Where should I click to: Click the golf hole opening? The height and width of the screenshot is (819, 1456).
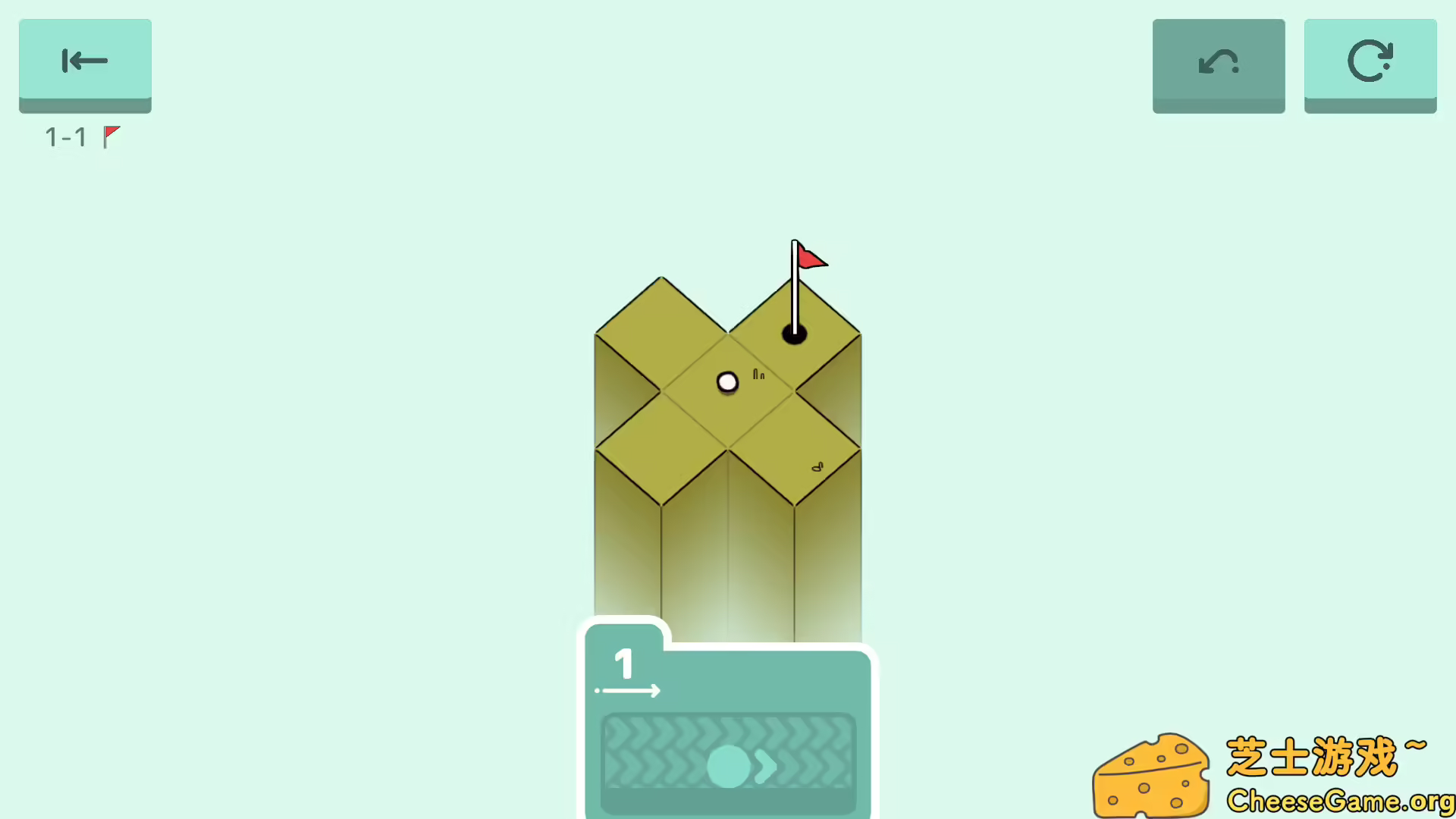point(794,332)
